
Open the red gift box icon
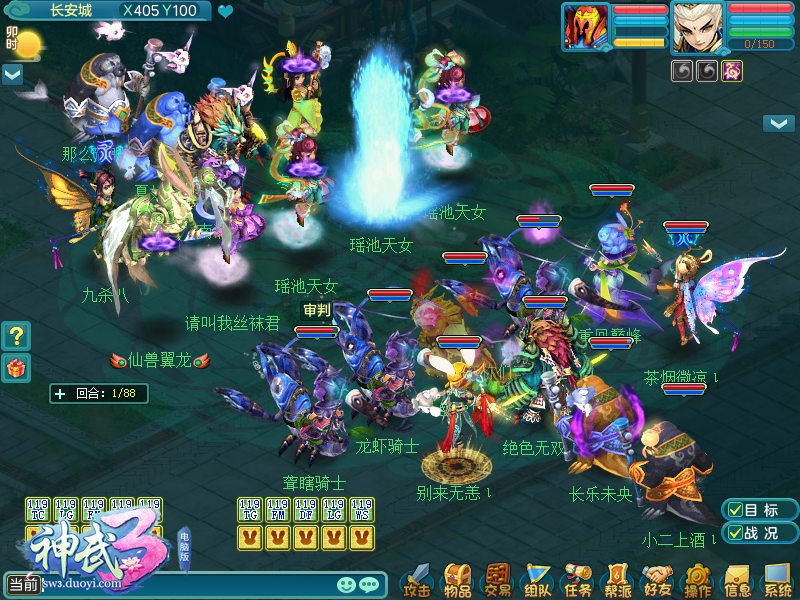pyautogui.click(x=16, y=367)
